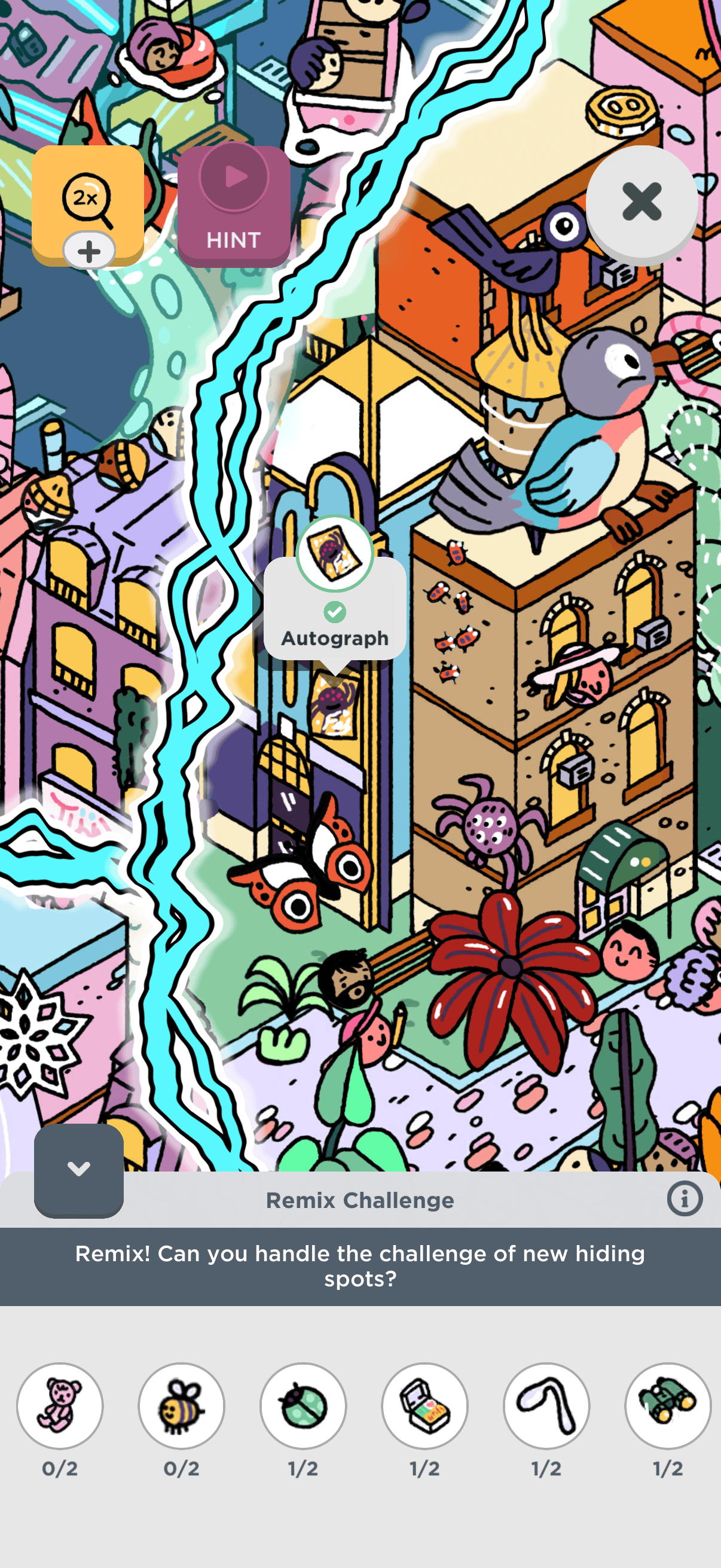Select the bee target item
The height and width of the screenshot is (1568, 721).
tap(181, 1405)
